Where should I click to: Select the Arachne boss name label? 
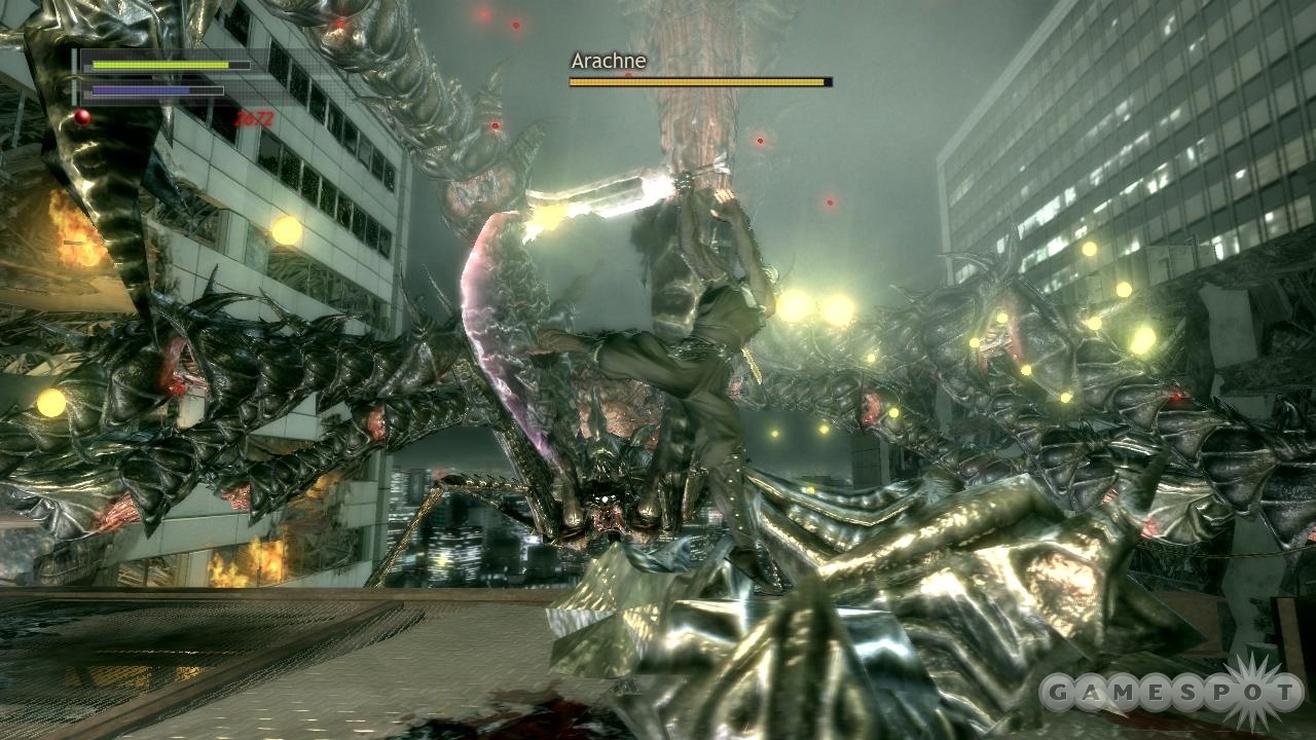pyautogui.click(x=608, y=61)
